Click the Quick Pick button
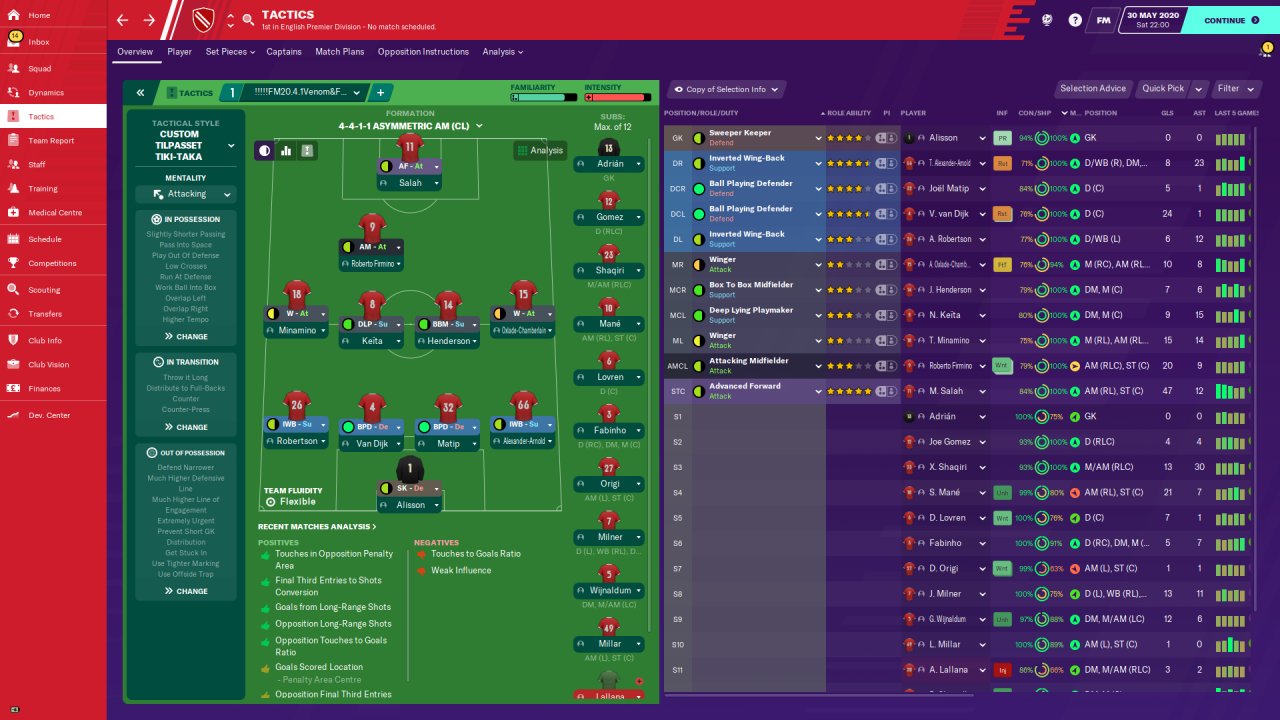 pos(1163,89)
